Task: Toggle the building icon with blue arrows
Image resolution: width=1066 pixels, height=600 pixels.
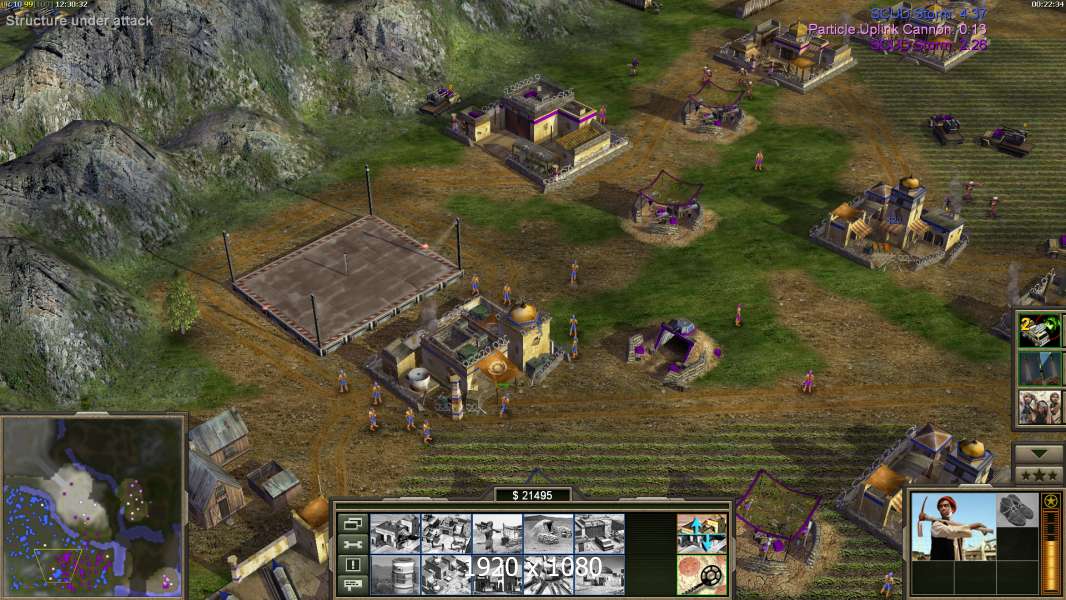Action: click(x=701, y=533)
